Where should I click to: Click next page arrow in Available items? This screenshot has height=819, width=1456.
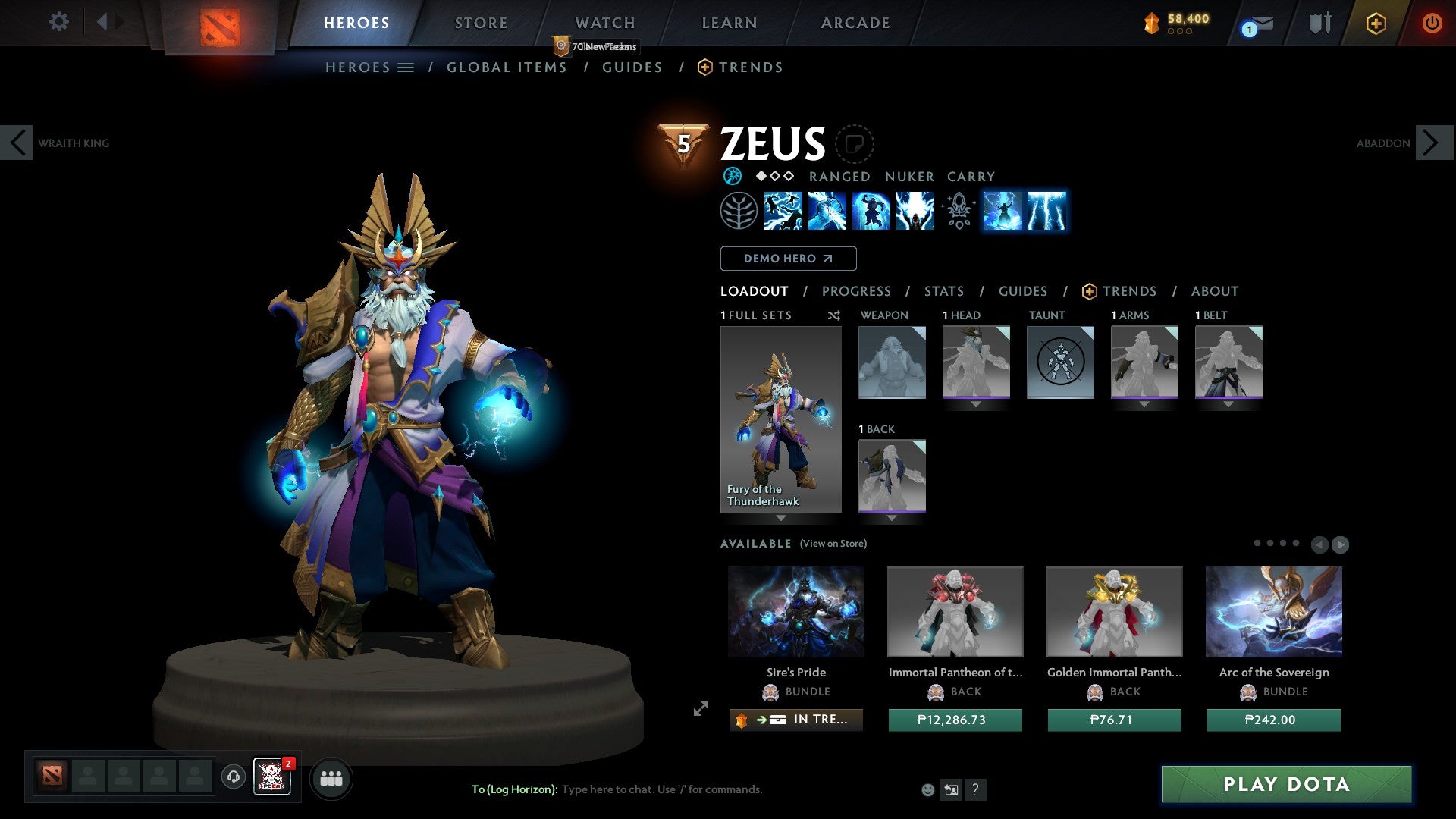click(x=1341, y=544)
